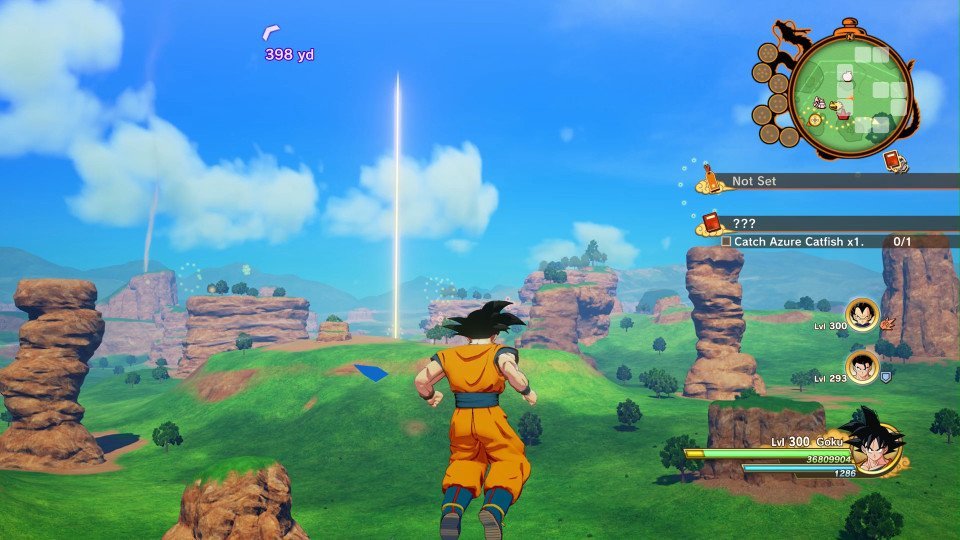Click the cooking pot marker on minimap
960x540 pixels.
[843, 113]
